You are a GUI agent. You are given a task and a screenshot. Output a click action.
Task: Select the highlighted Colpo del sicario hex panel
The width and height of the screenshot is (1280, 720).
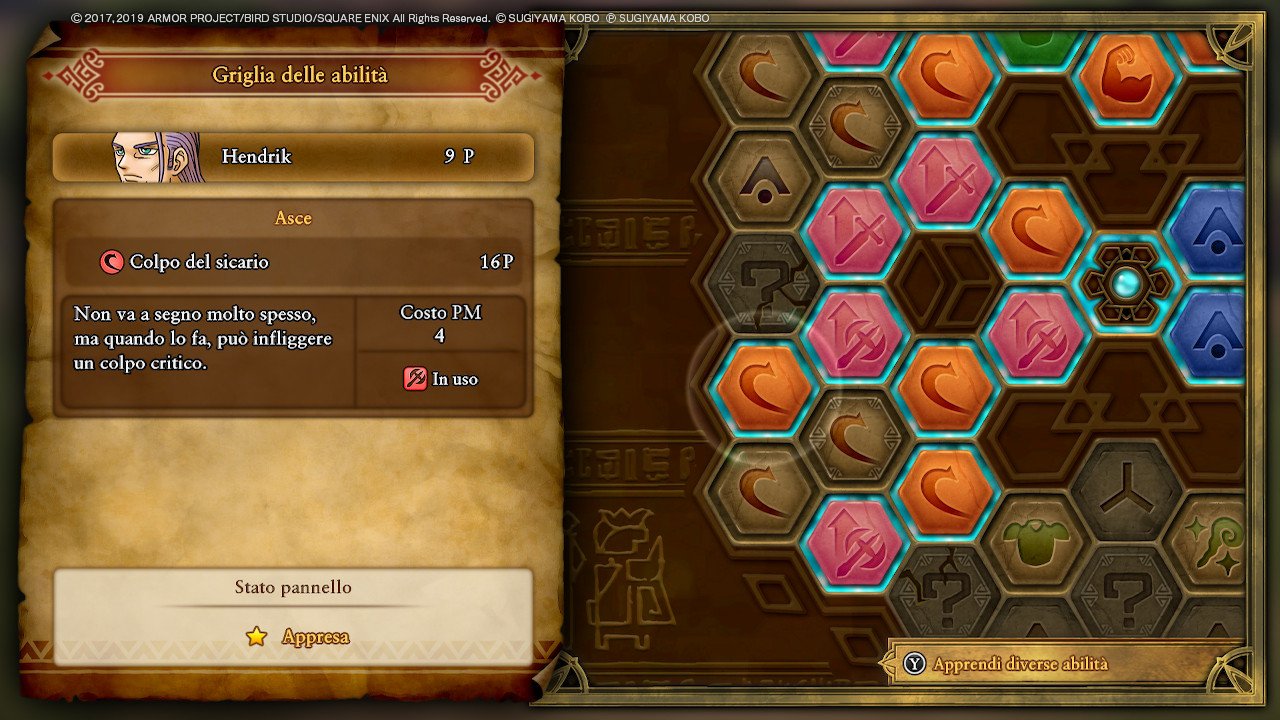[x=763, y=388]
